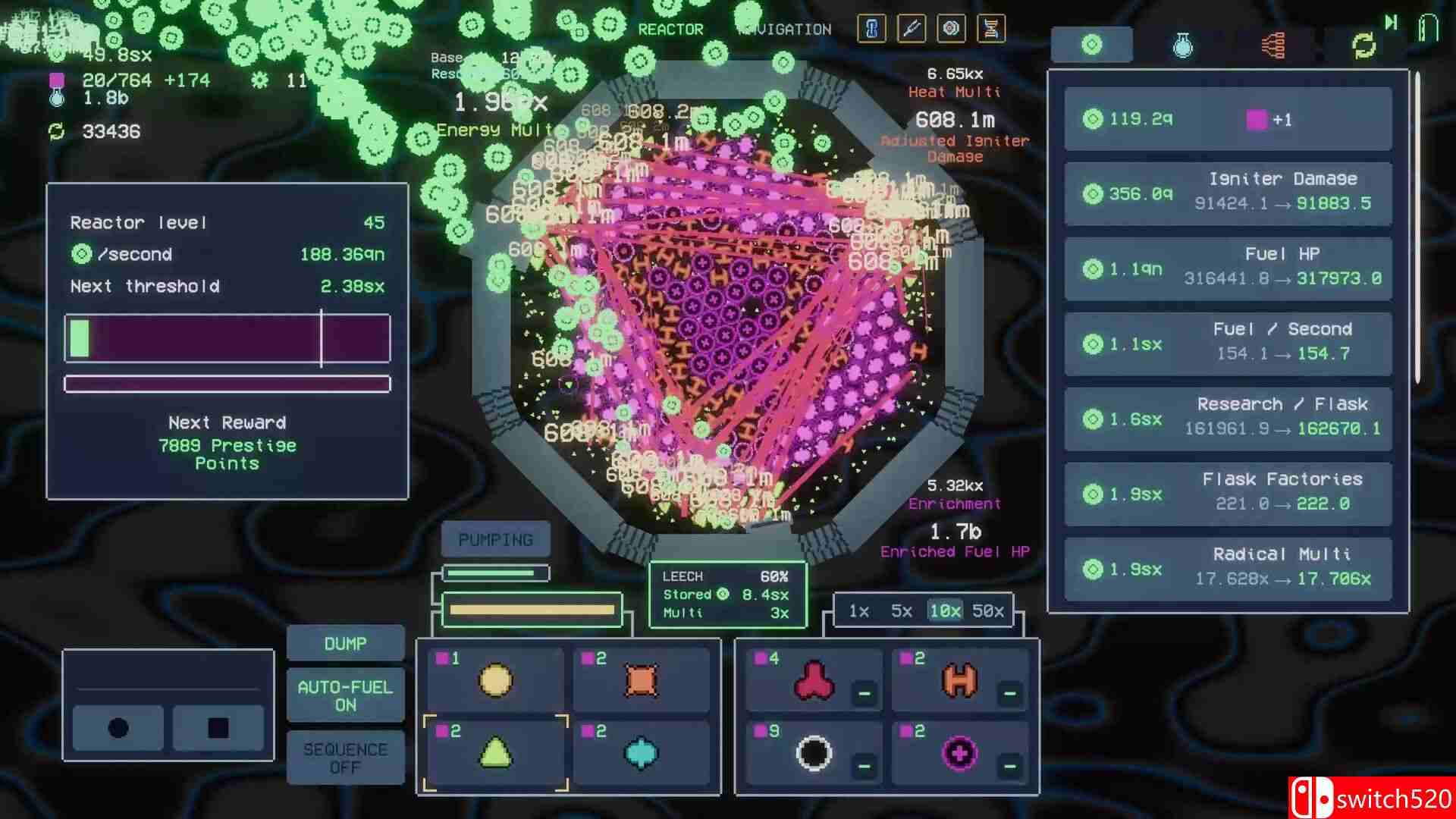
Task: Open the DNA sequencer icon in top toolbar
Action: coord(991,29)
